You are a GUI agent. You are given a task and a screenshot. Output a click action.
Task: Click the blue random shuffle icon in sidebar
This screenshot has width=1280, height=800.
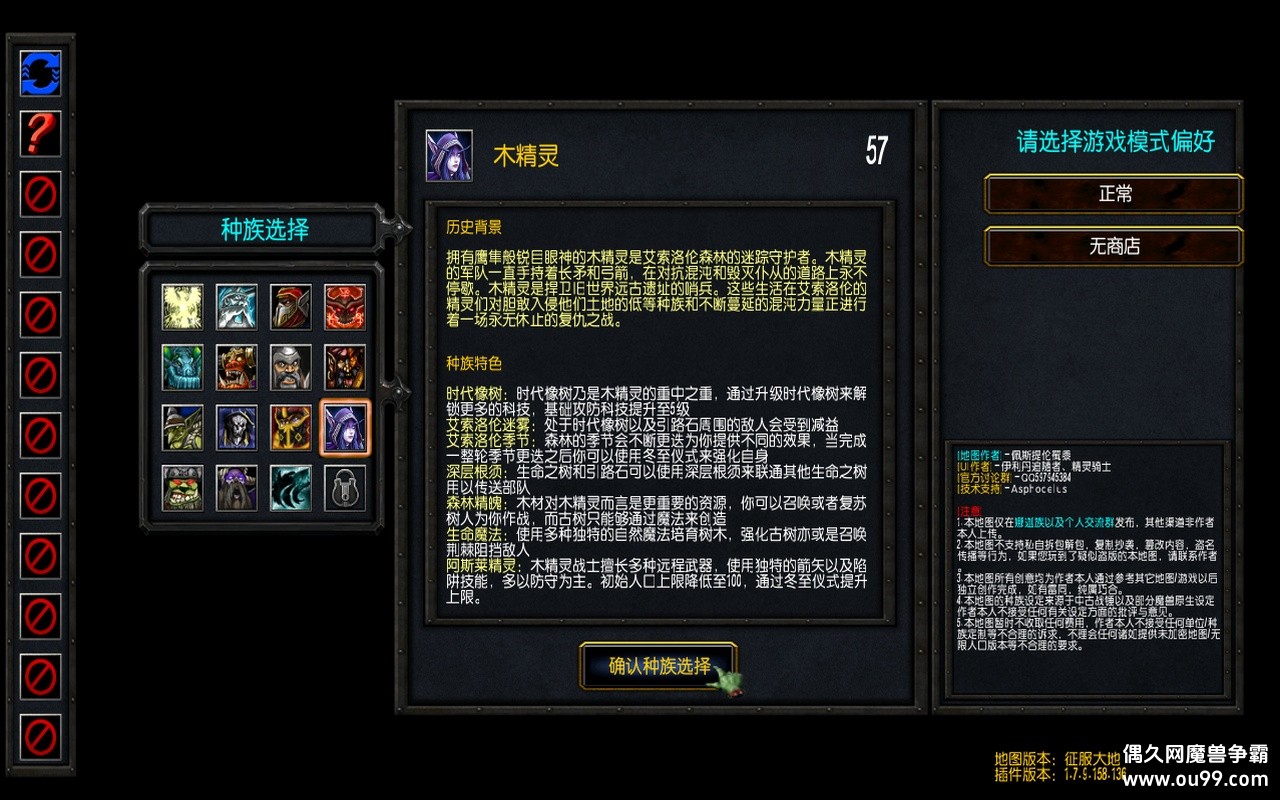[x=39, y=74]
